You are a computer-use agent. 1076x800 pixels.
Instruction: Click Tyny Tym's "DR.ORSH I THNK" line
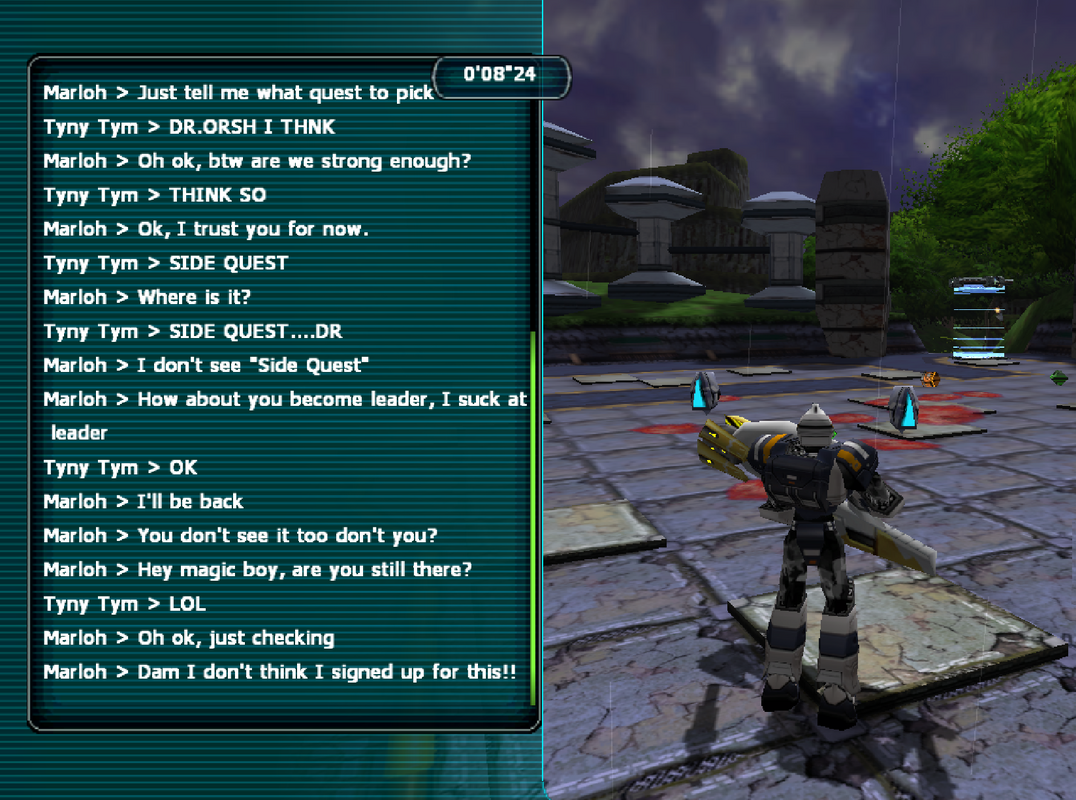point(189,127)
